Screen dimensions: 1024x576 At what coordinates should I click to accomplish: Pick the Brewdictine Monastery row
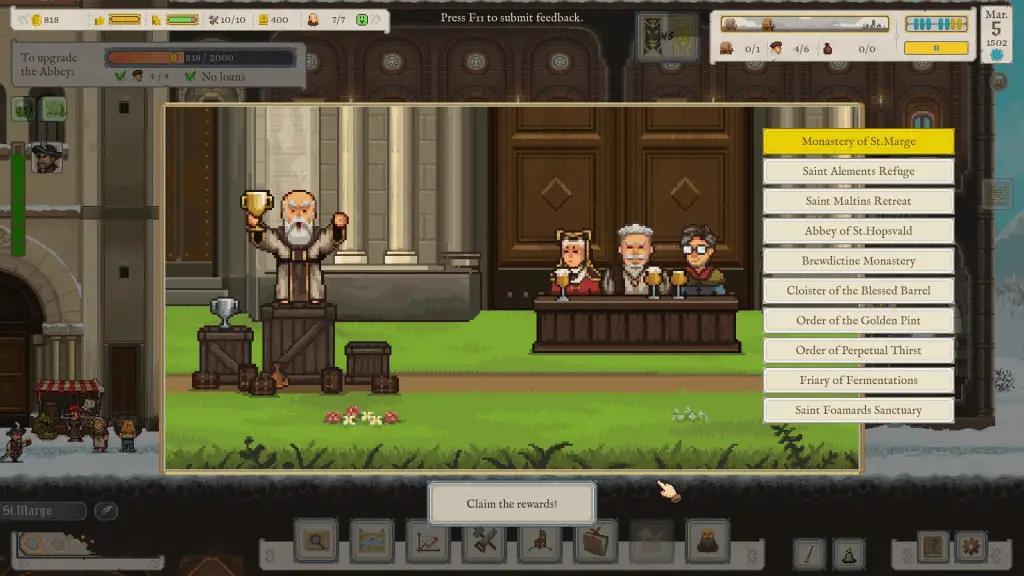(x=858, y=261)
